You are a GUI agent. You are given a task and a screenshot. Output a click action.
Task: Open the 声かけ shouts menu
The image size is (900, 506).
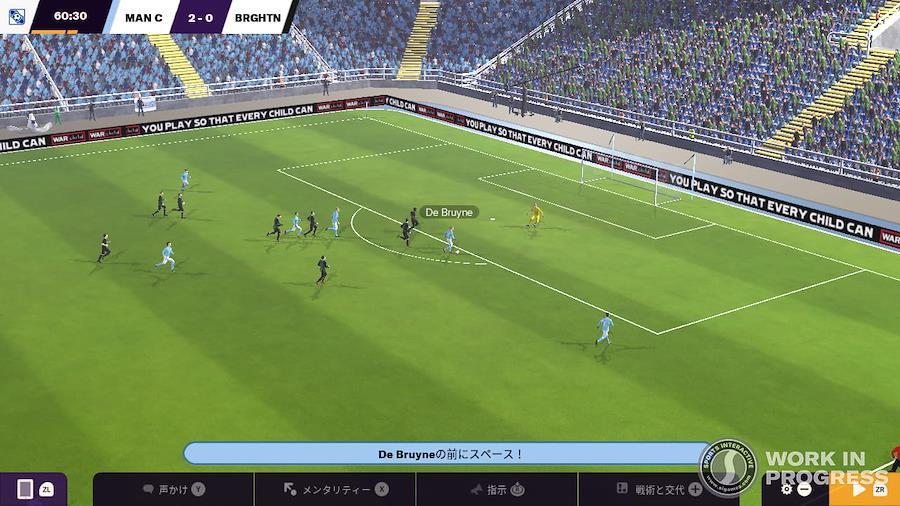(x=173, y=489)
